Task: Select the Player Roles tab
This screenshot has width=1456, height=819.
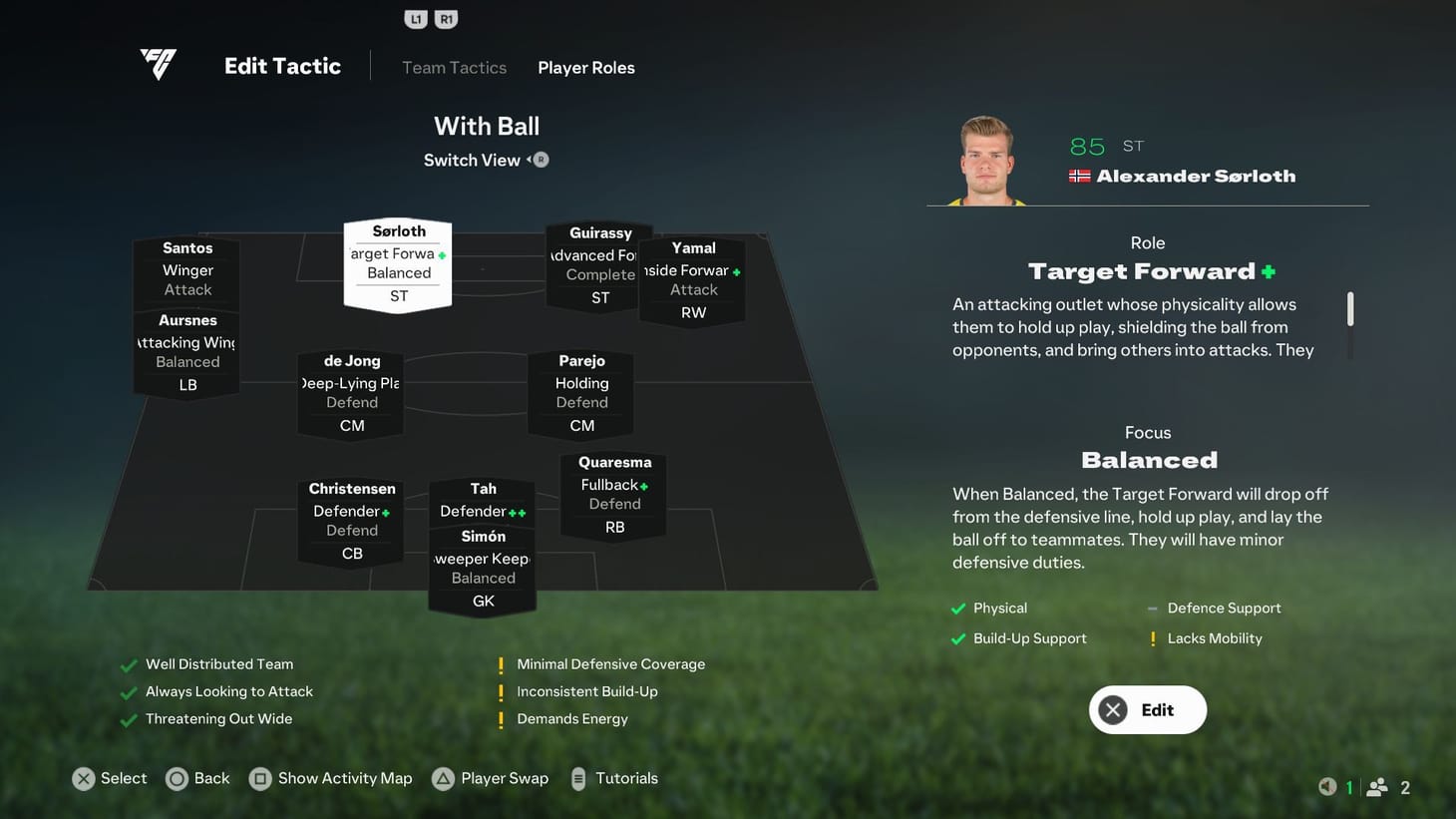Action: [x=586, y=67]
